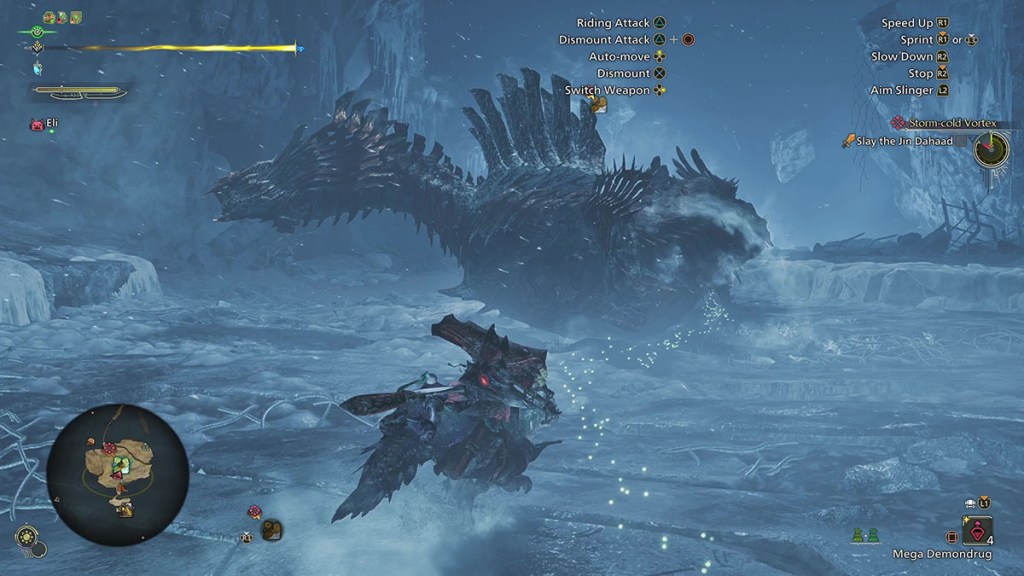The image size is (1024, 576).
Task: Click the status buff icons above health bar
Action: (62, 17)
